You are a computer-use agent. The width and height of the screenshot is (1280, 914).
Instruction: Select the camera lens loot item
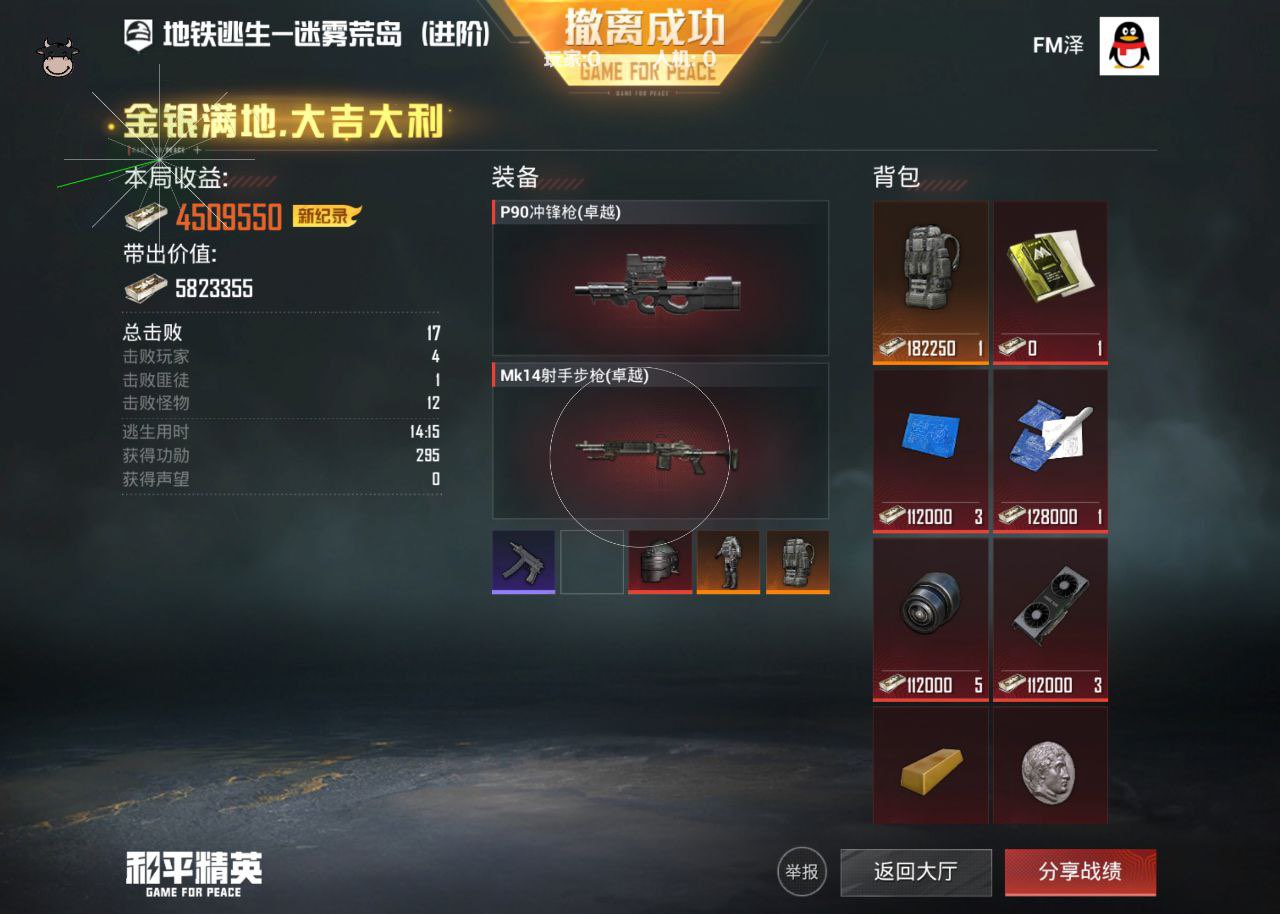click(x=929, y=607)
